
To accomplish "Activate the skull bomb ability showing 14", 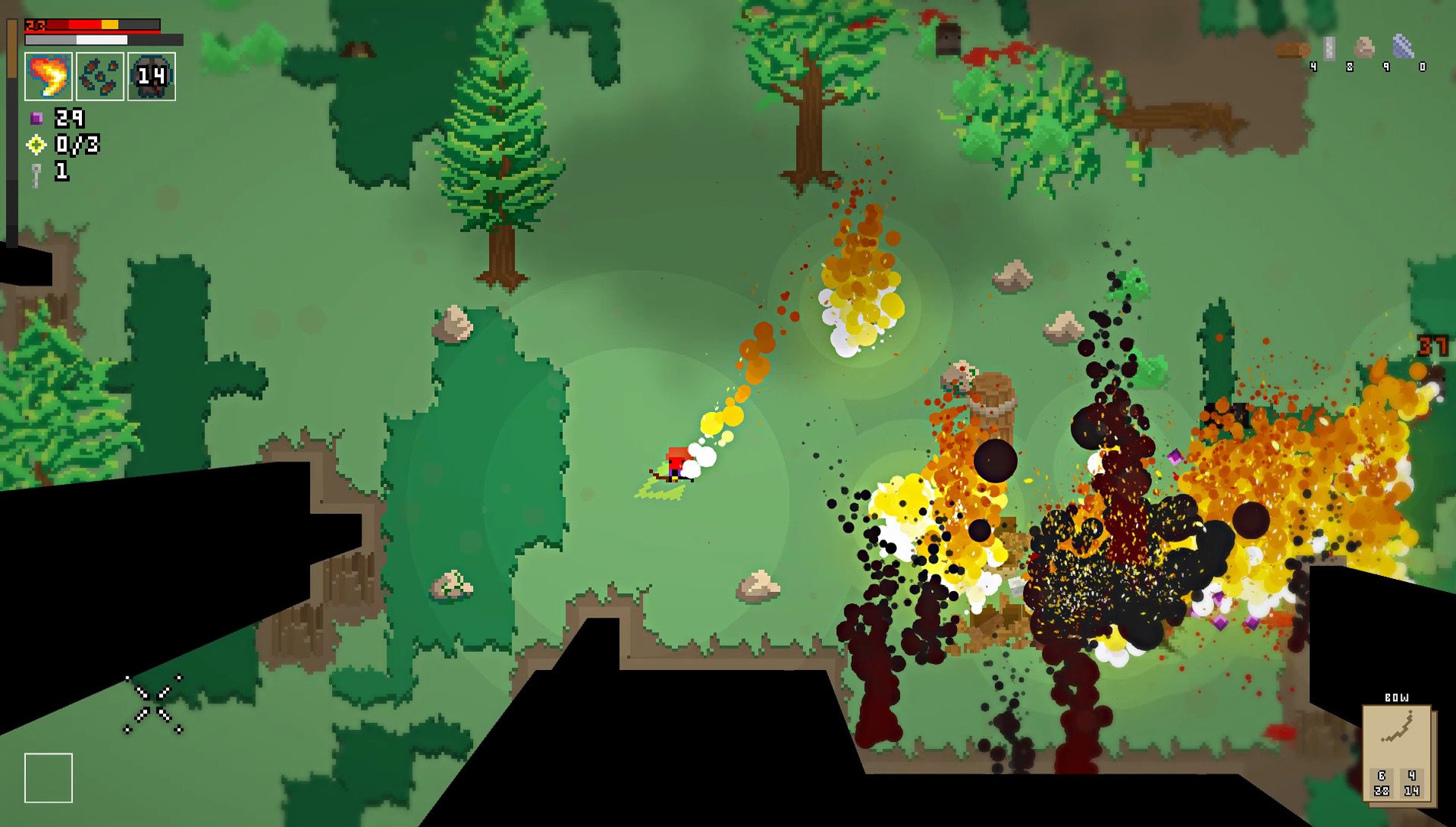I will click(x=151, y=77).
